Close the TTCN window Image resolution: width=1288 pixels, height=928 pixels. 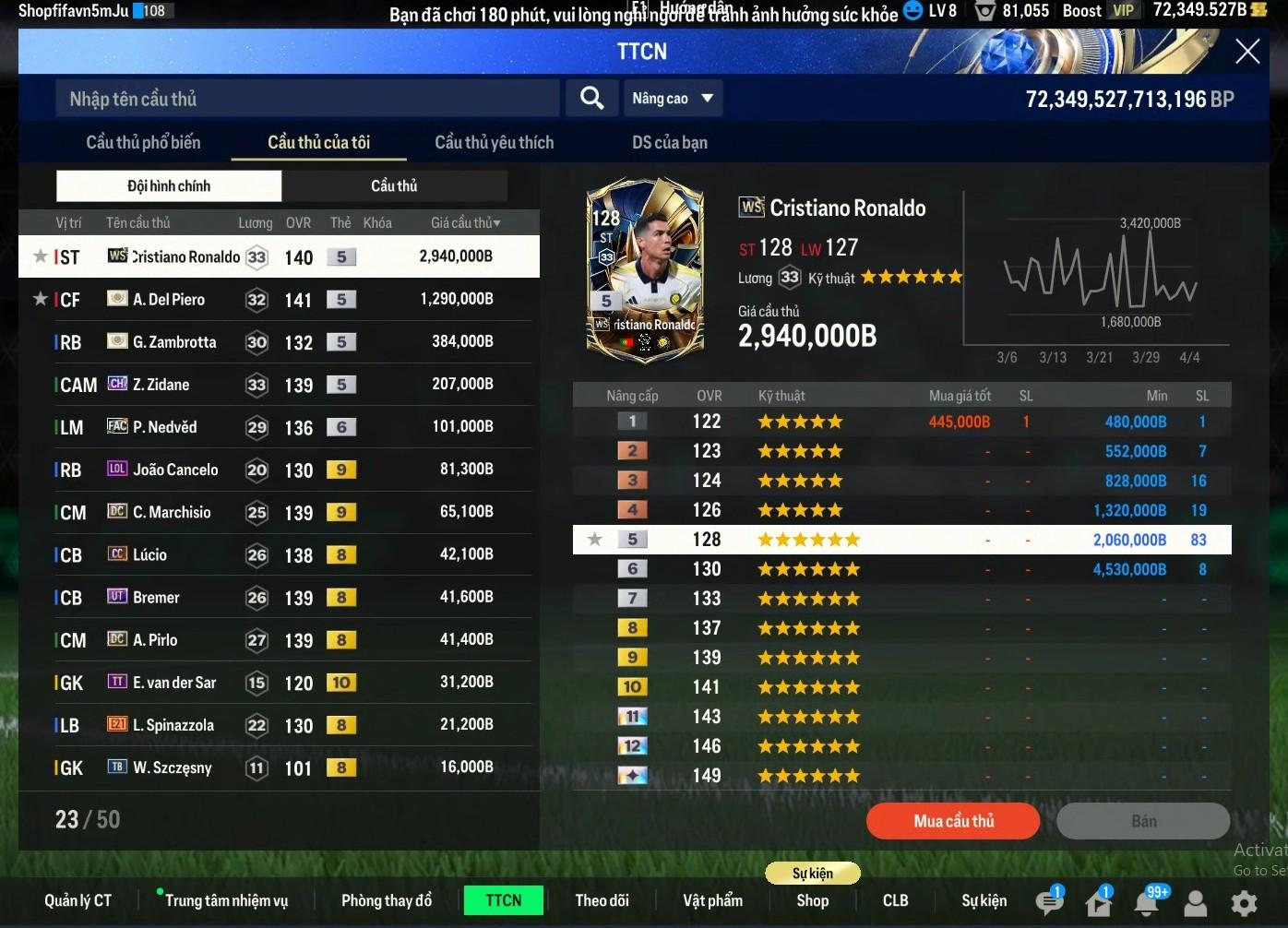[1246, 52]
